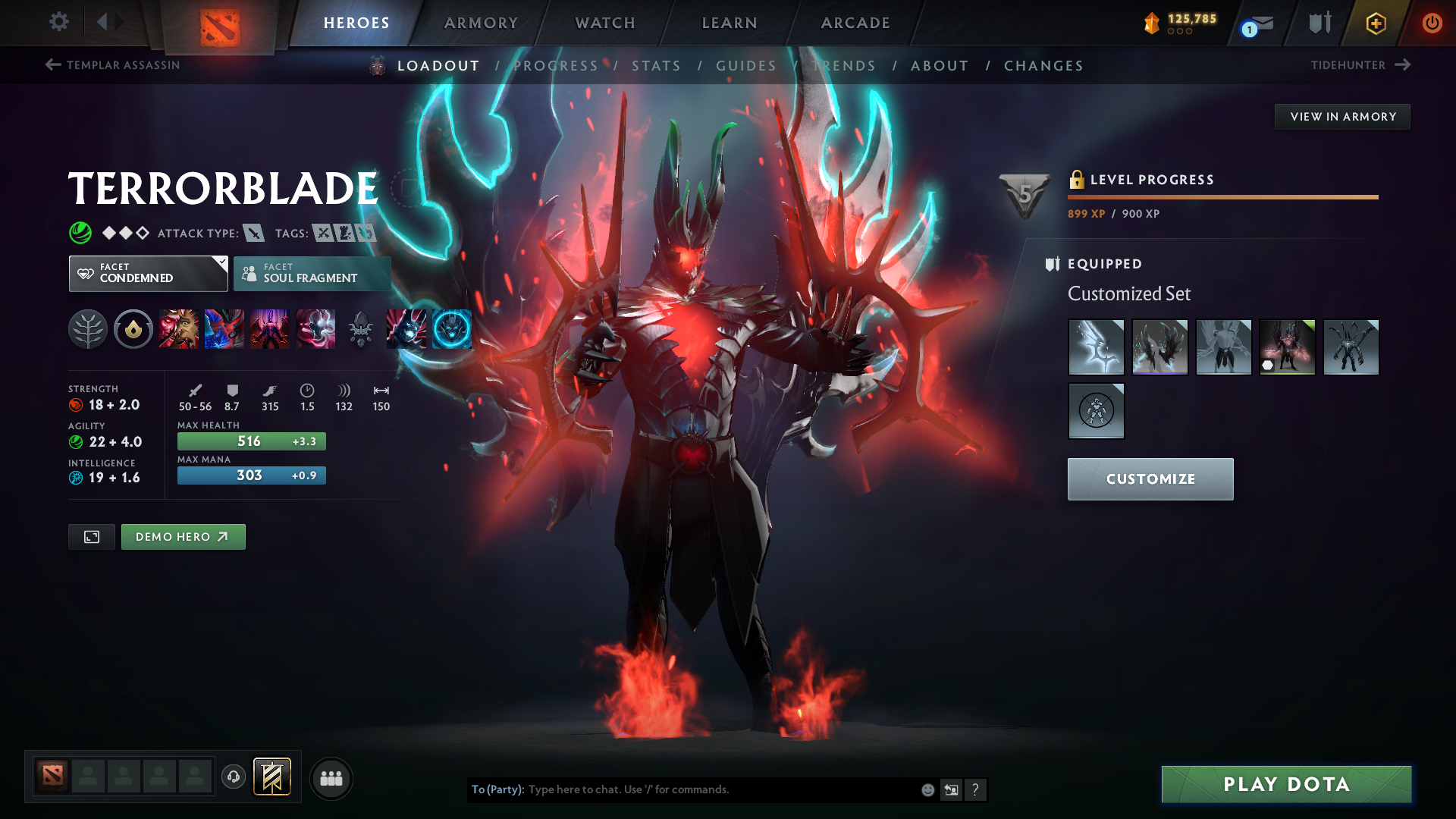Select the Reflection ability icon
Image resolution: width=1456 pixels, height=819 pixels.
coord(178,328)
